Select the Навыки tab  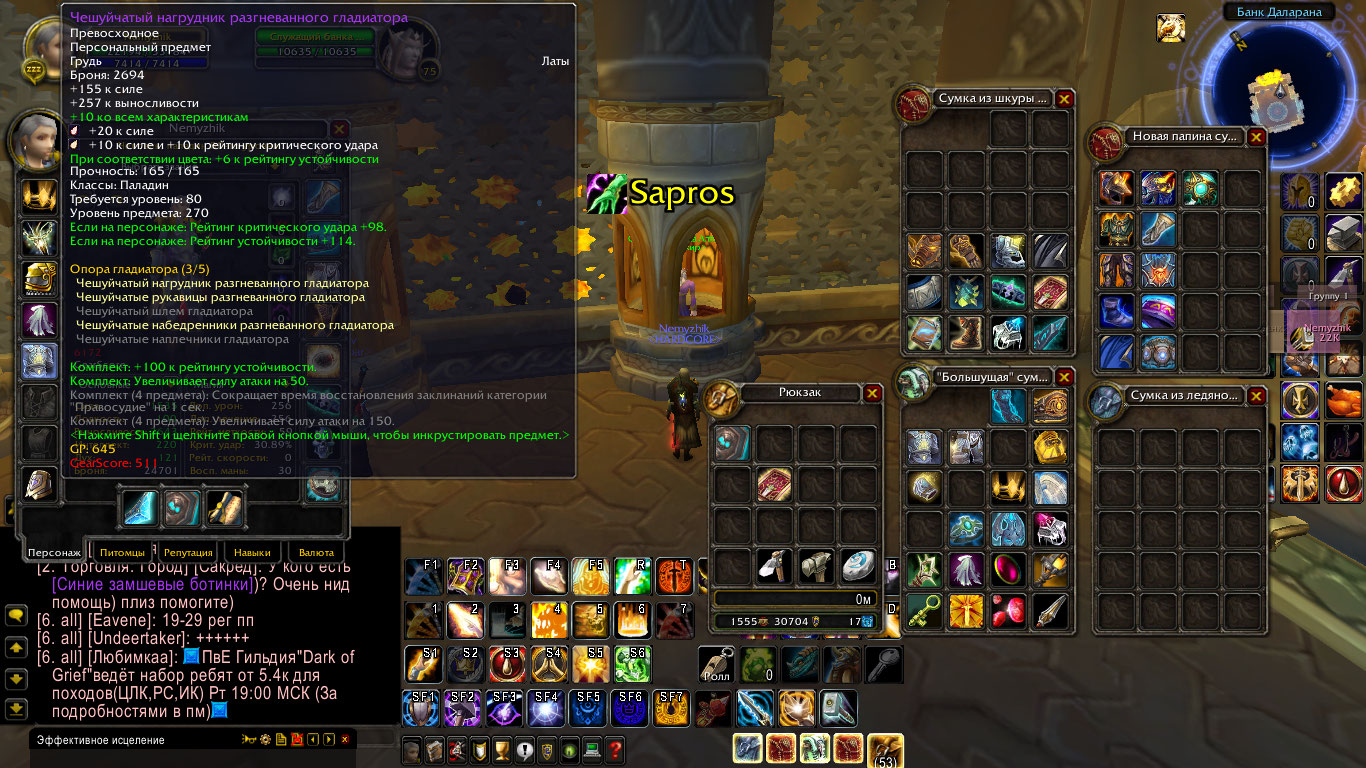[x=252, y=552]
